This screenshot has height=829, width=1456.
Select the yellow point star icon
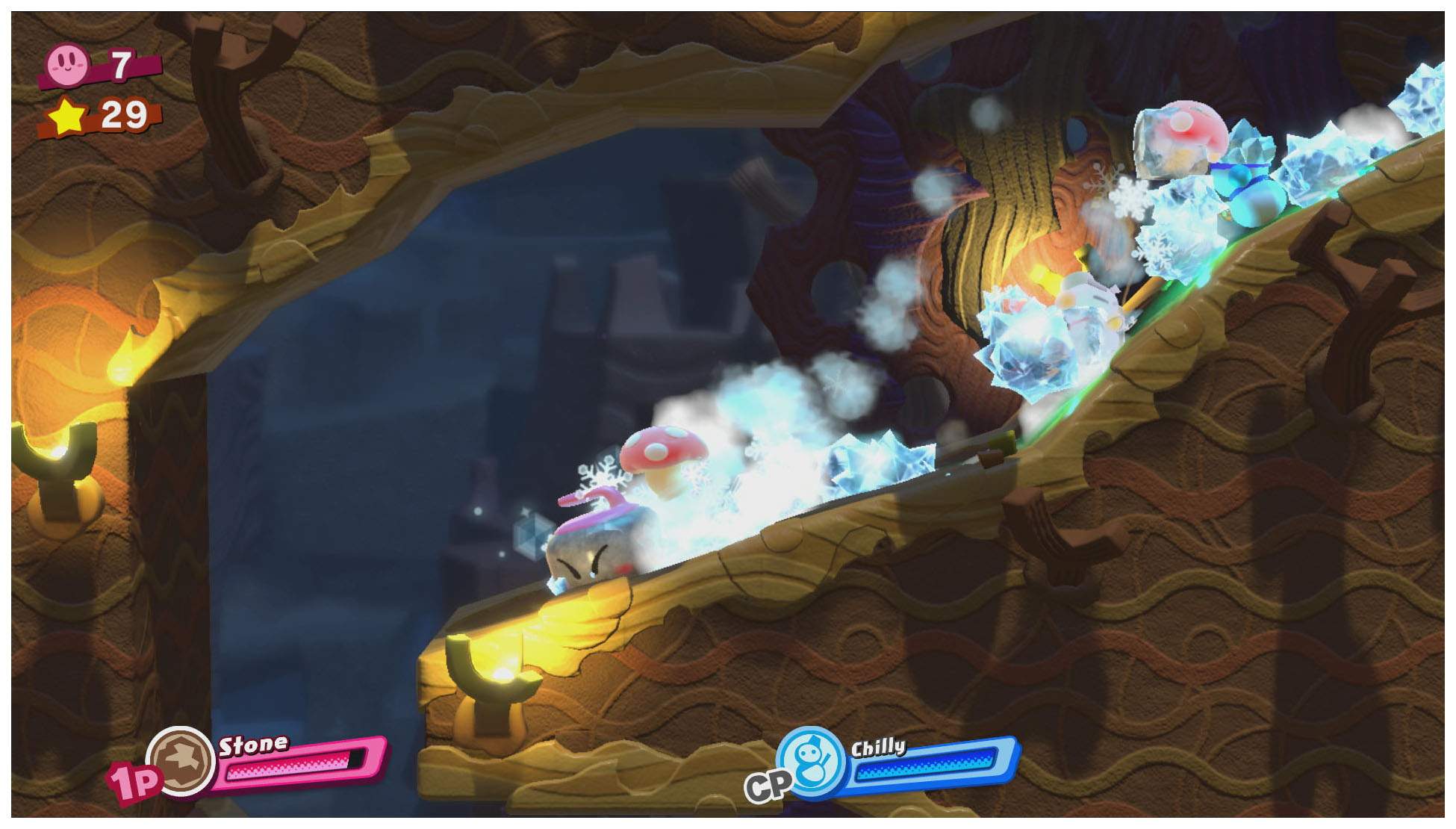[x=68, y=117]
